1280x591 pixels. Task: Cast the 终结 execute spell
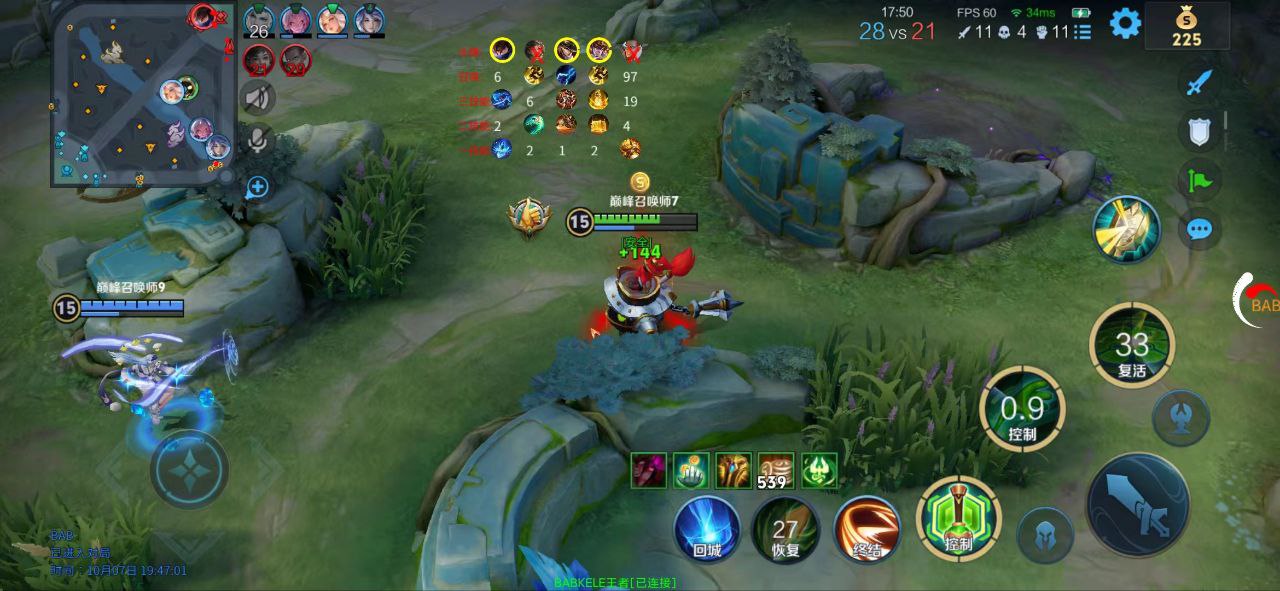866,528
